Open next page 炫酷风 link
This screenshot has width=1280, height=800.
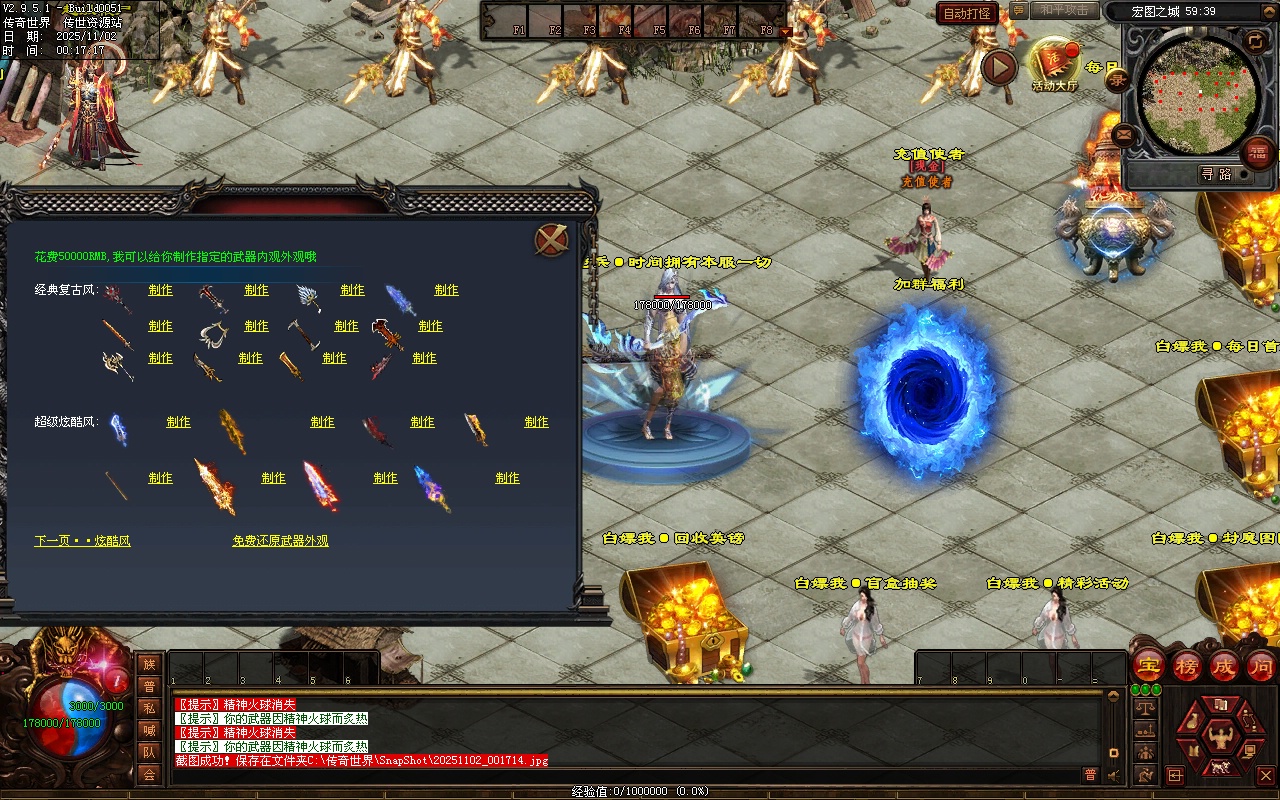coord(83,541)
